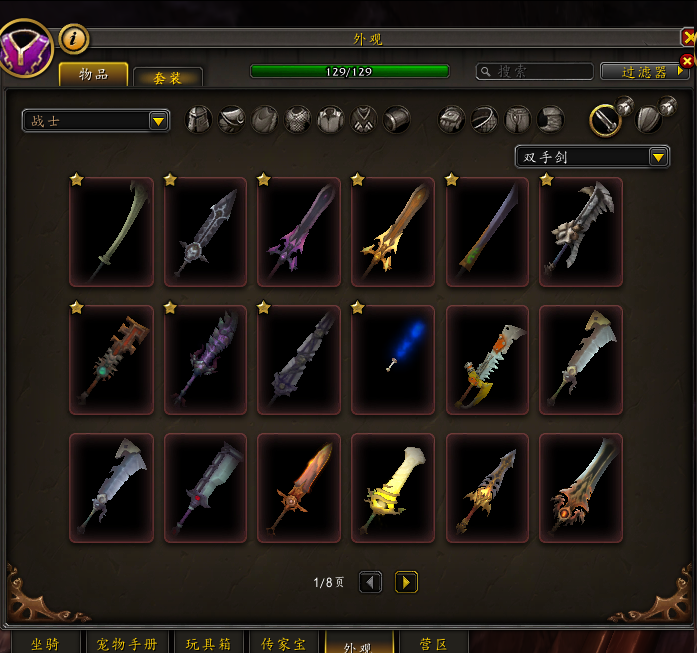Switch to the 套装 sets tab
This screenshot has width=697, height=653.
168,77
